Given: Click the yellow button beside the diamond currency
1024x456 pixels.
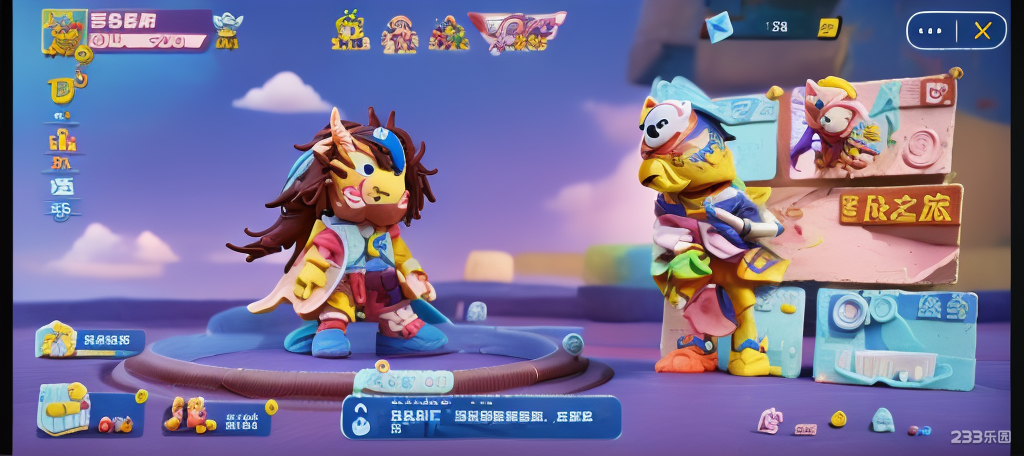Looking at the screenshot, I should tap(825, 27).
